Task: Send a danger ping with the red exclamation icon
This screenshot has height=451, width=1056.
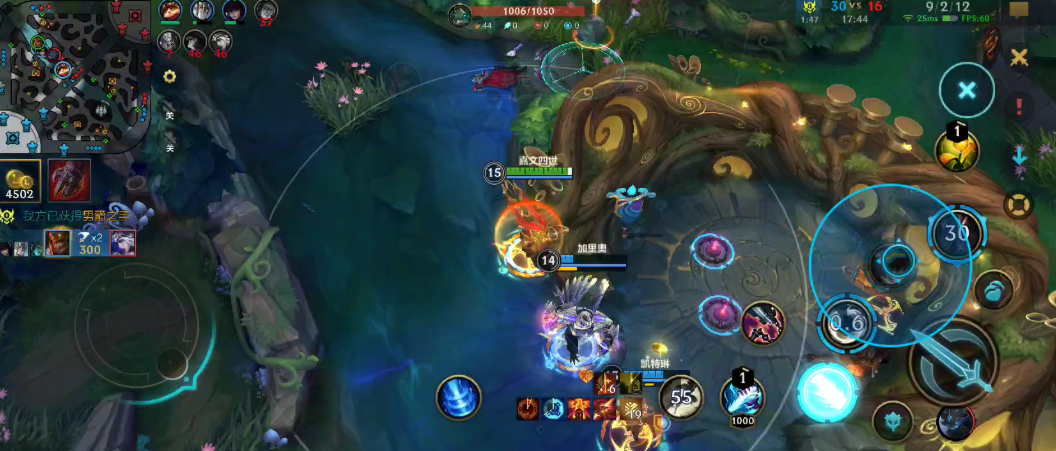Action: 1020,106
